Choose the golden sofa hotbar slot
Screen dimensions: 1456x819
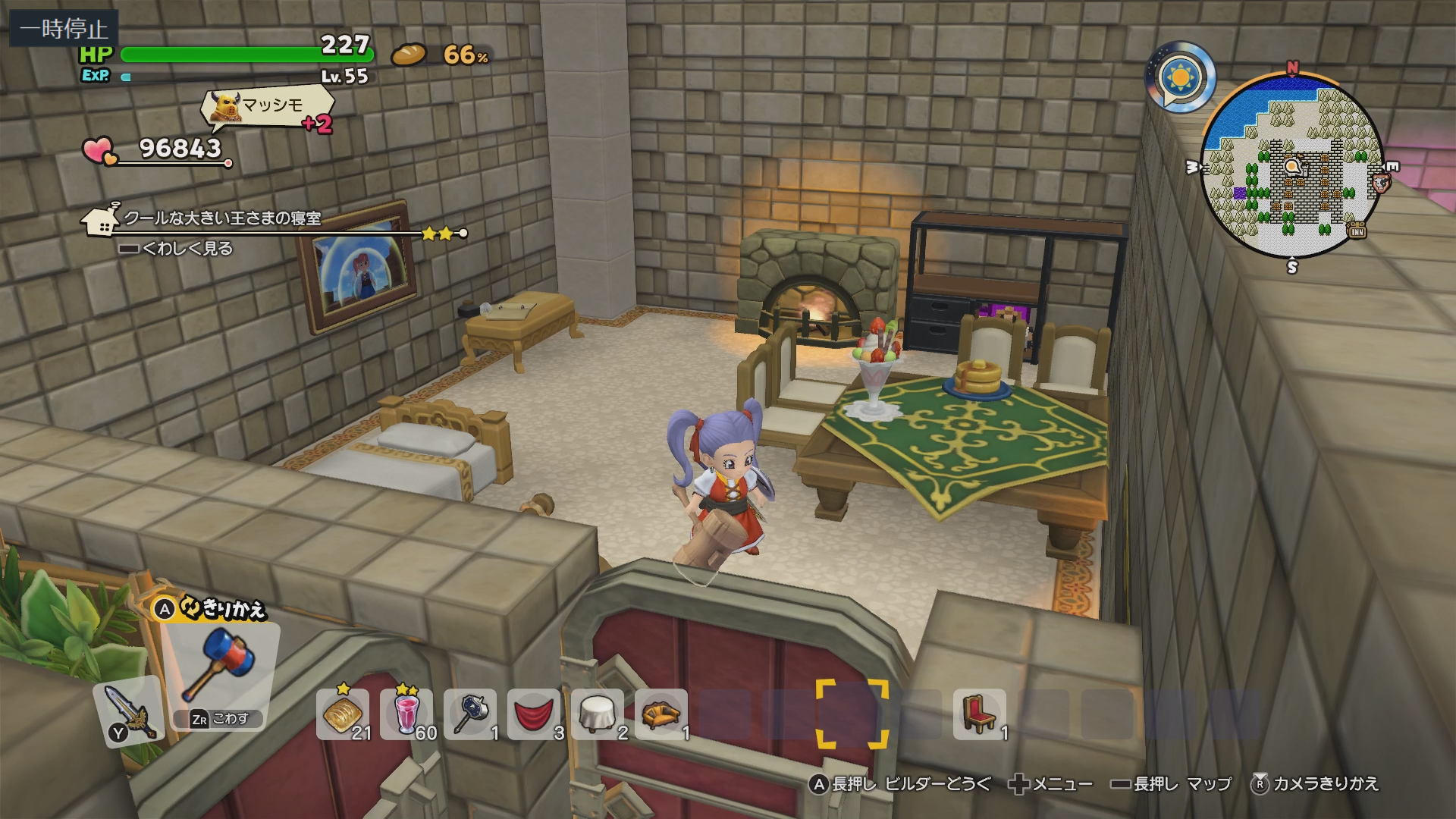(x=661, y=714)
